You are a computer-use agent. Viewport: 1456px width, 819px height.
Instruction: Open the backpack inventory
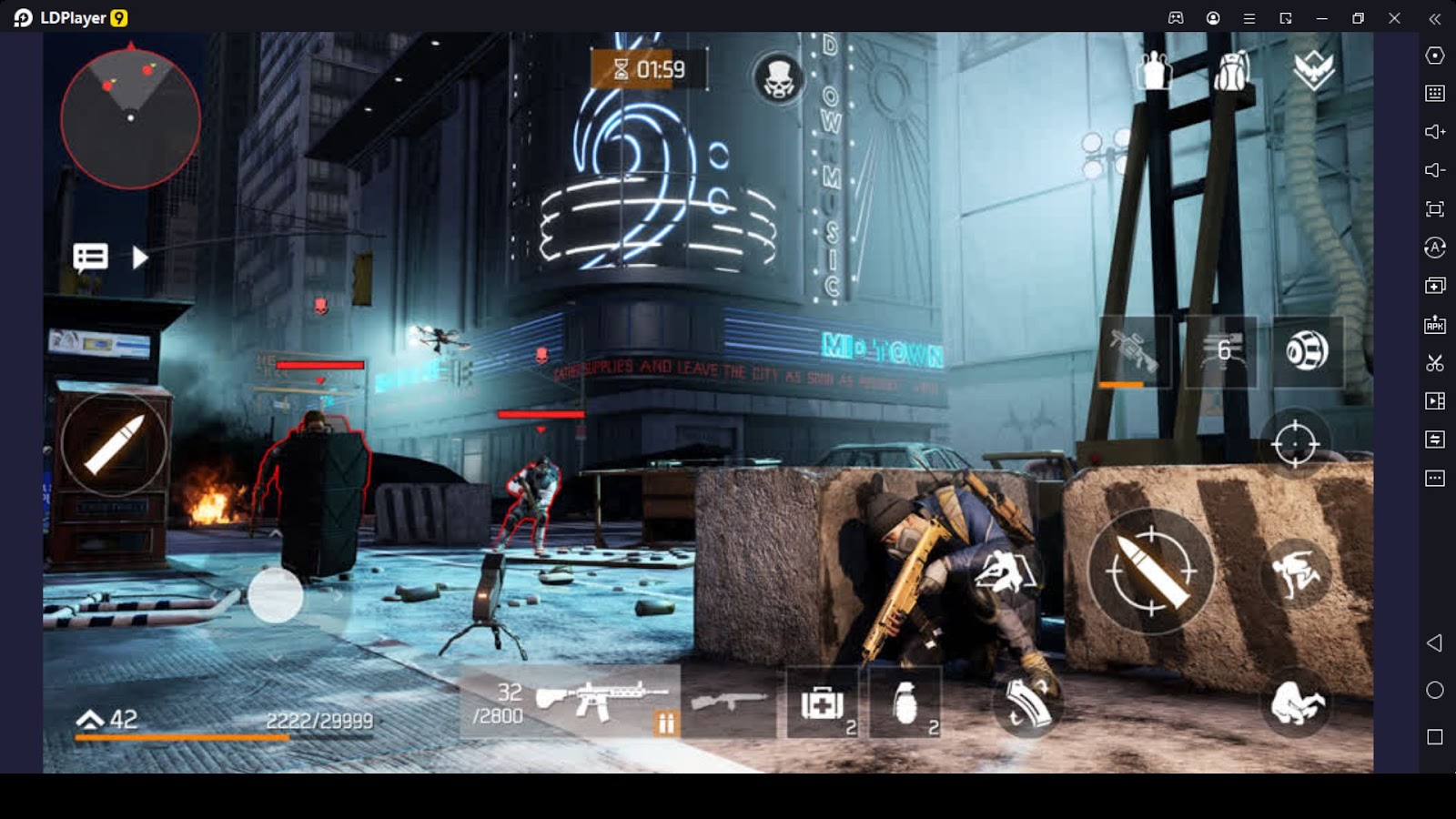(x=1232, y=70)
